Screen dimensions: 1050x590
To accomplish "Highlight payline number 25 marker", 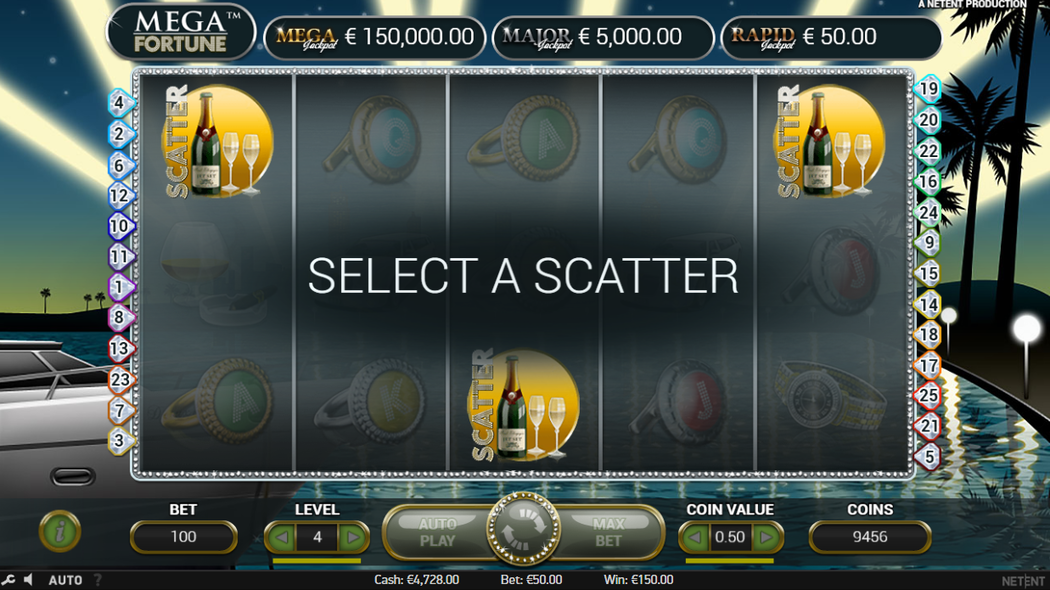I will 928,396.
